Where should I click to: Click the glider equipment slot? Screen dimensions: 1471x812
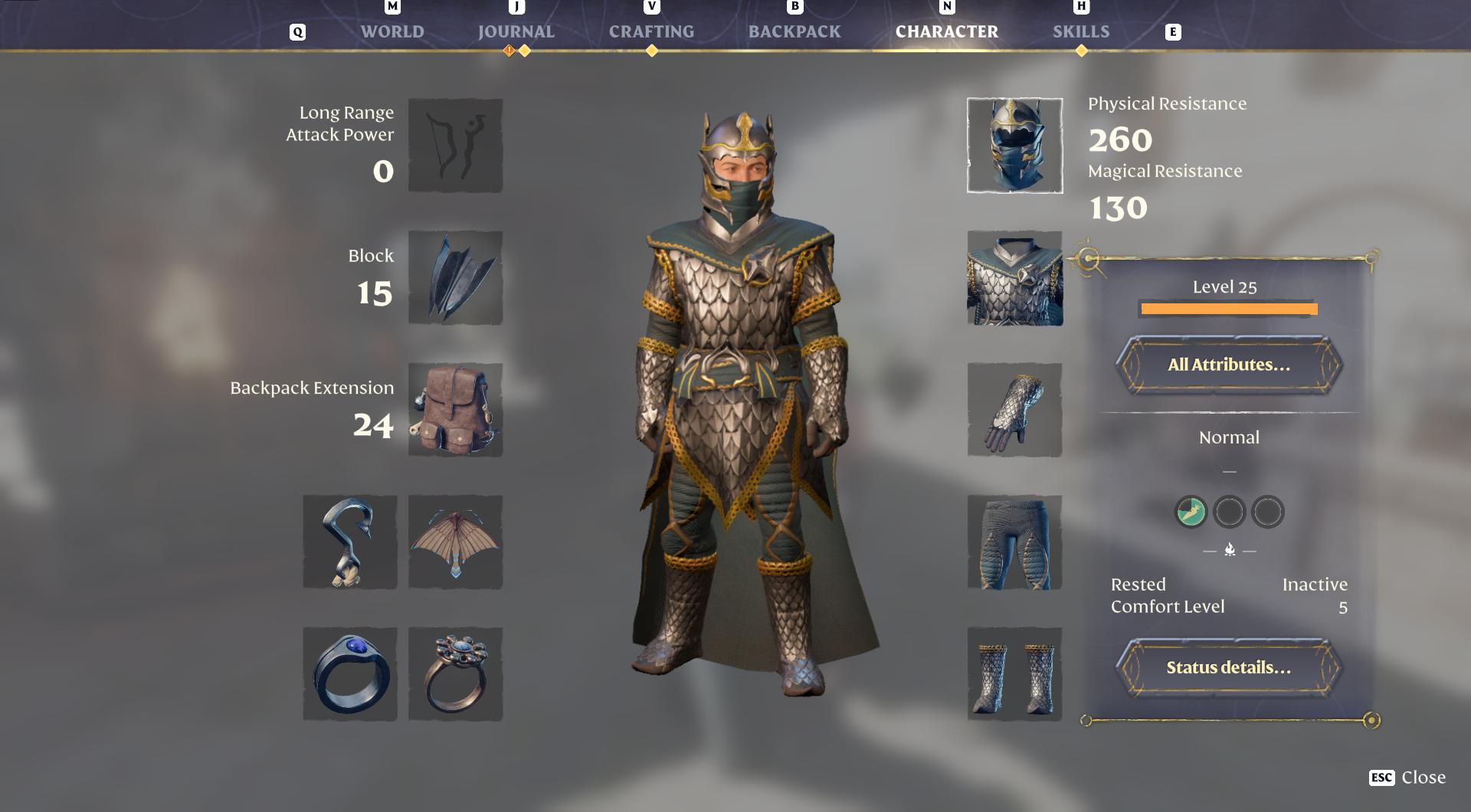click(x=455, y=542)
